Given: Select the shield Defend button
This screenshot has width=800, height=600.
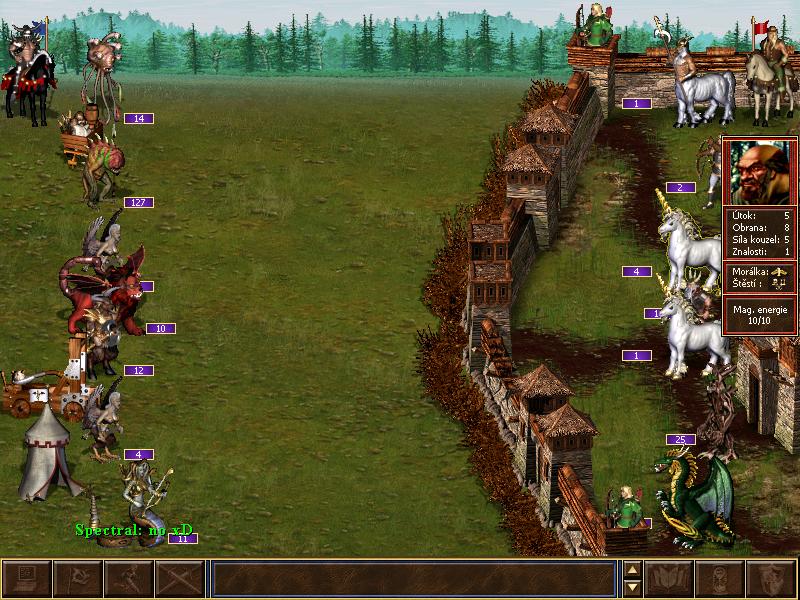Looking at the screenshot, I should click(x=772, y=579).
